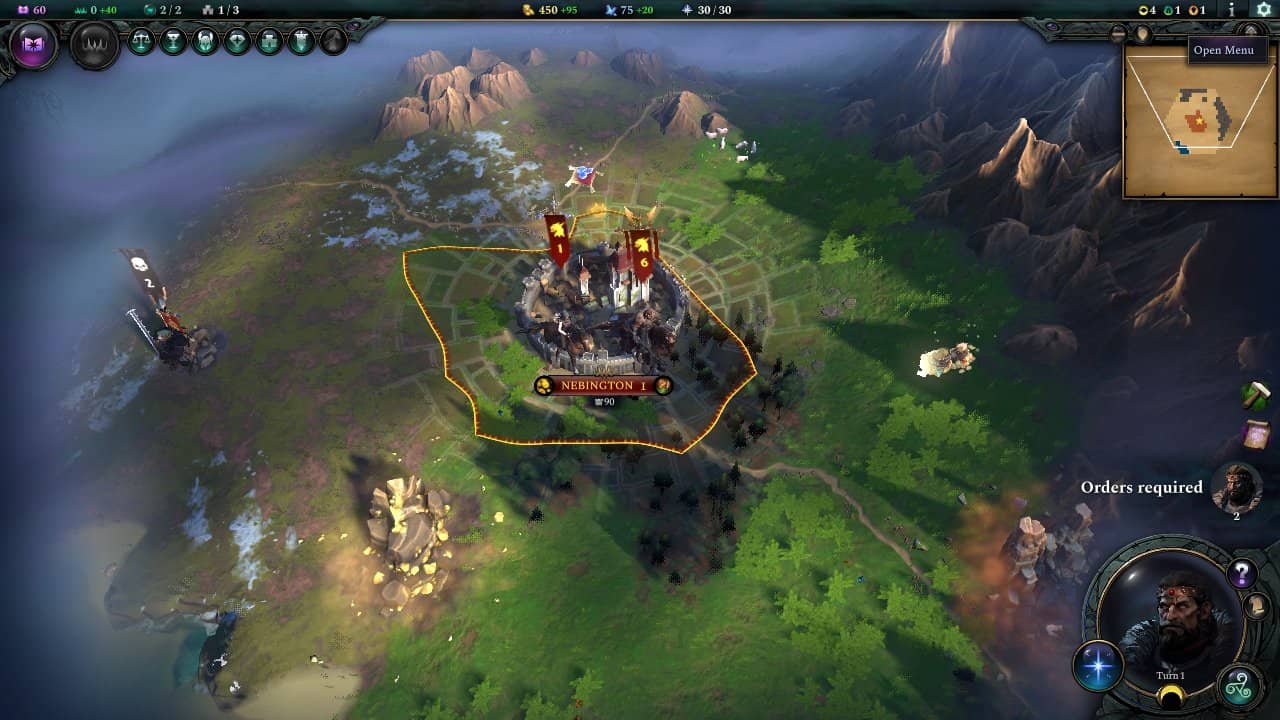This screenshot has width=1280, height=720.
Task: Open the purple scroll research notification
Action: pos(1256,435)
